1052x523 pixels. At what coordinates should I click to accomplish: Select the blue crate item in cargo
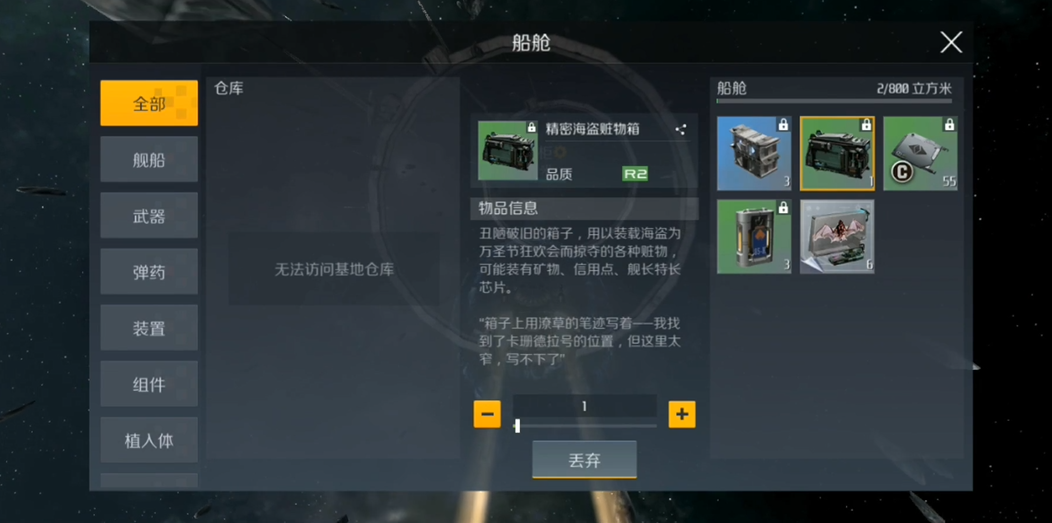point(754,153)
